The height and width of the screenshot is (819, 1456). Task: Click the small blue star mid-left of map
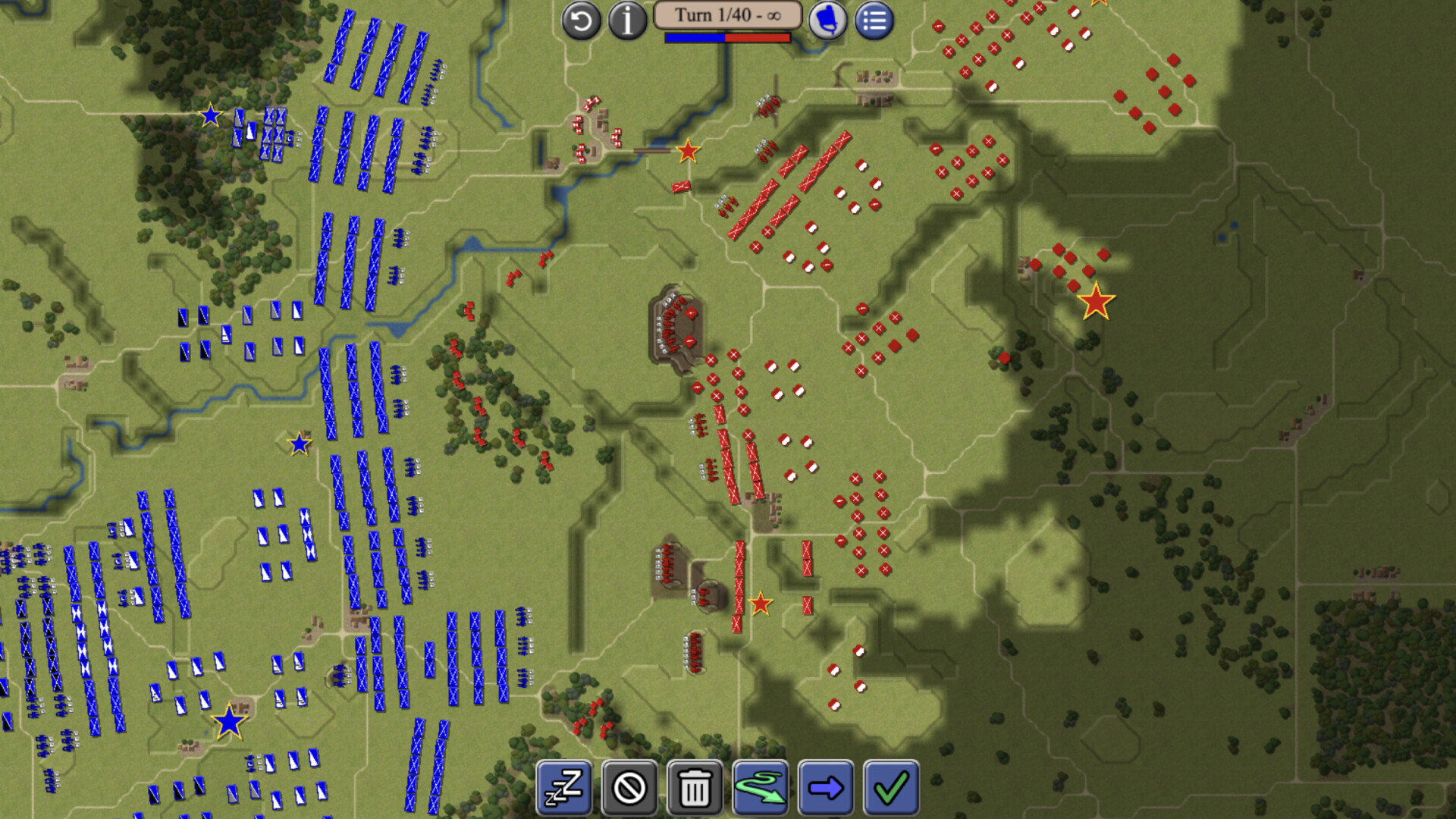299,442
